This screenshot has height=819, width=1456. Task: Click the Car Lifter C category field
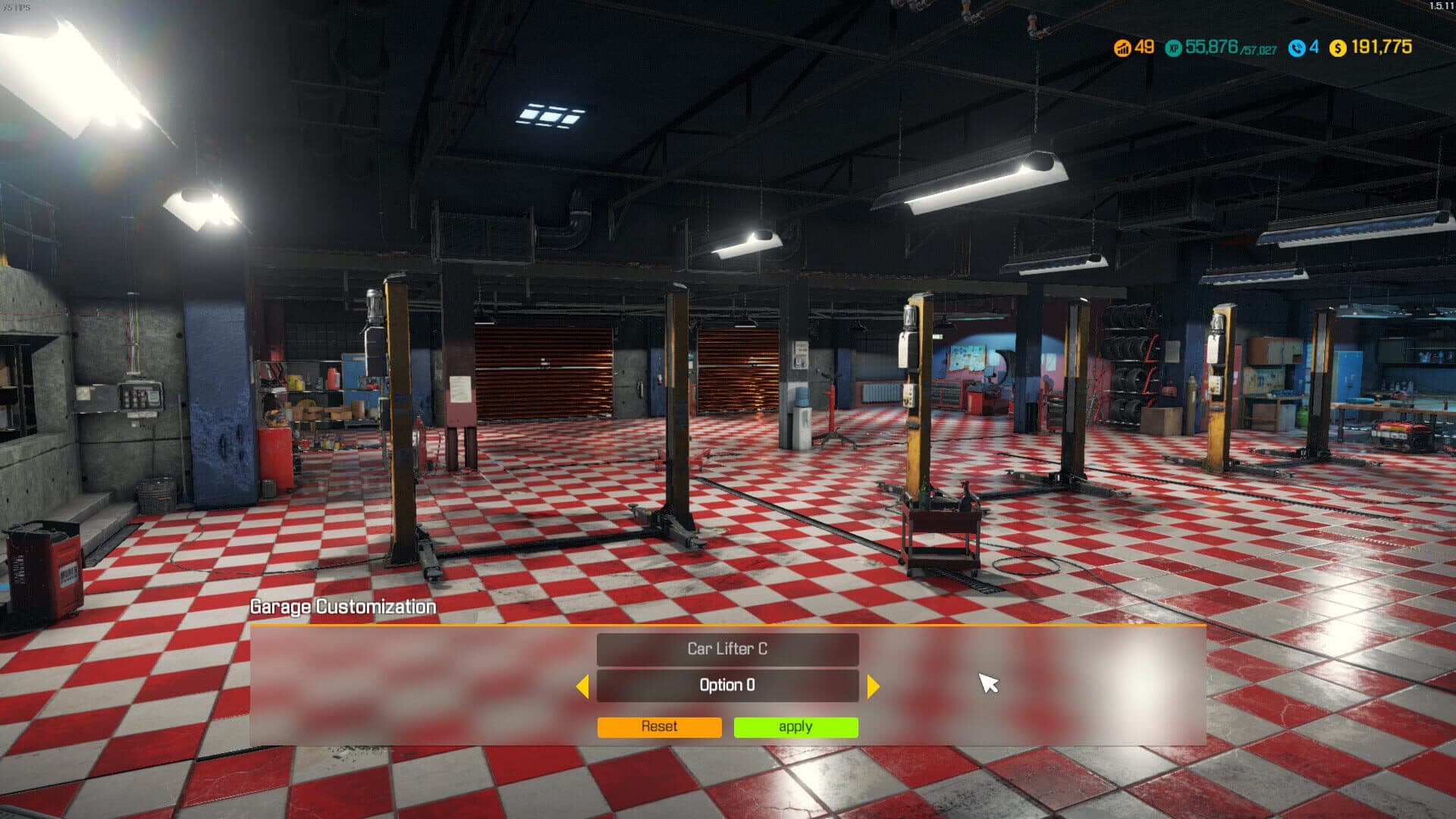click(x=727, y=649)
